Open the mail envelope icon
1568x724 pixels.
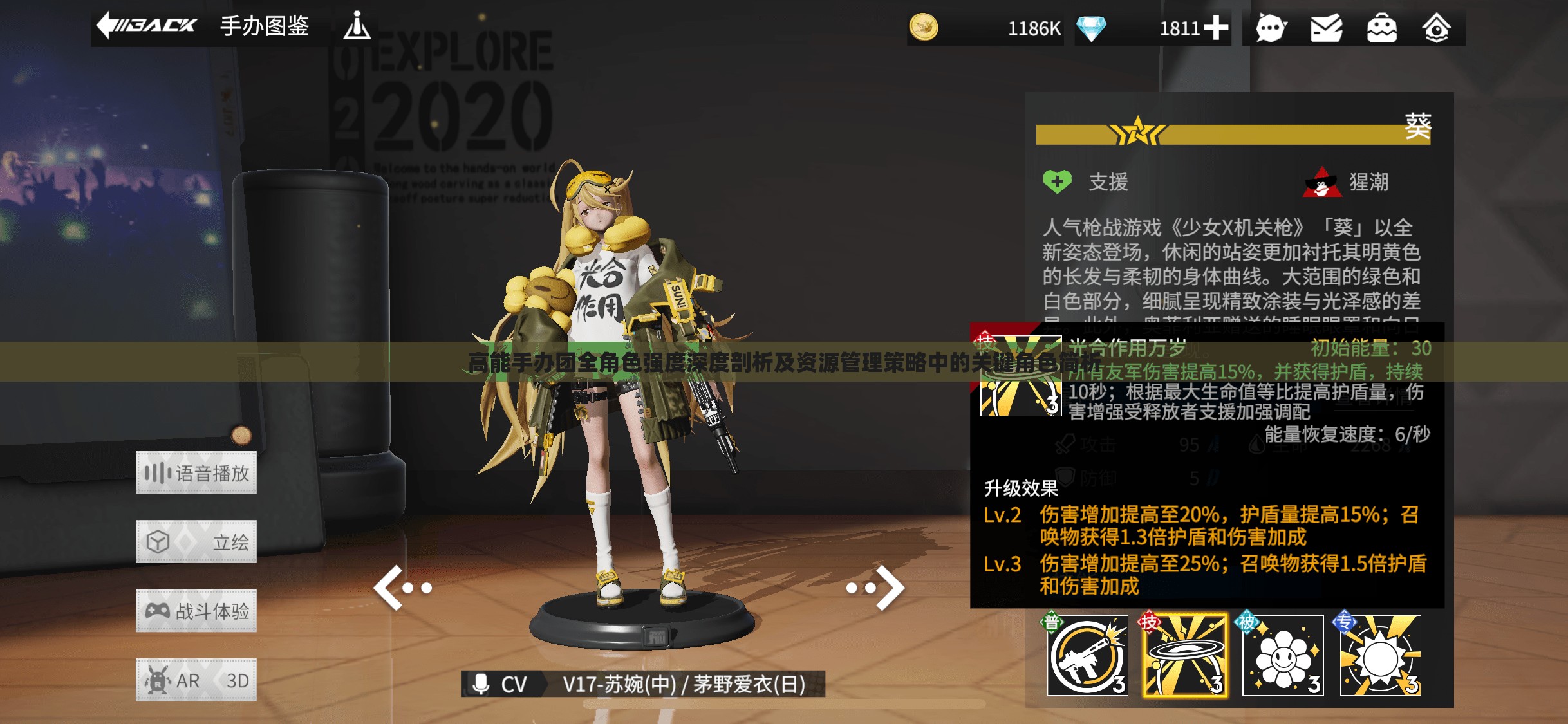click(1326, 28)
